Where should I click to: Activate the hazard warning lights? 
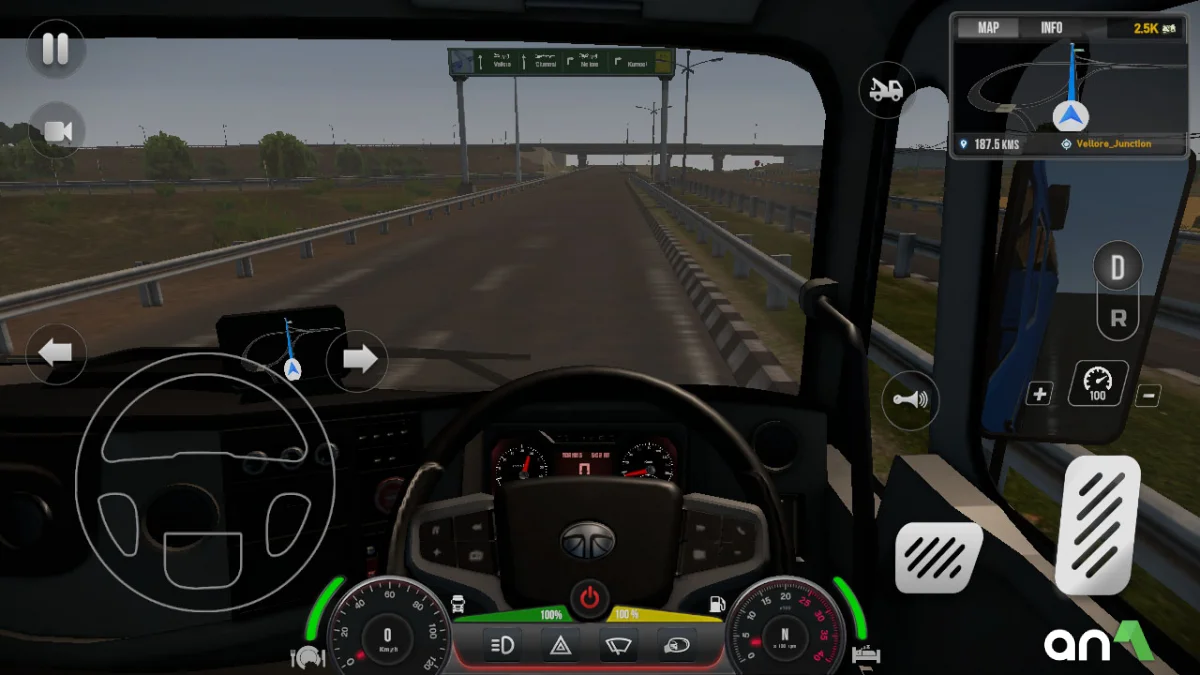560,645
